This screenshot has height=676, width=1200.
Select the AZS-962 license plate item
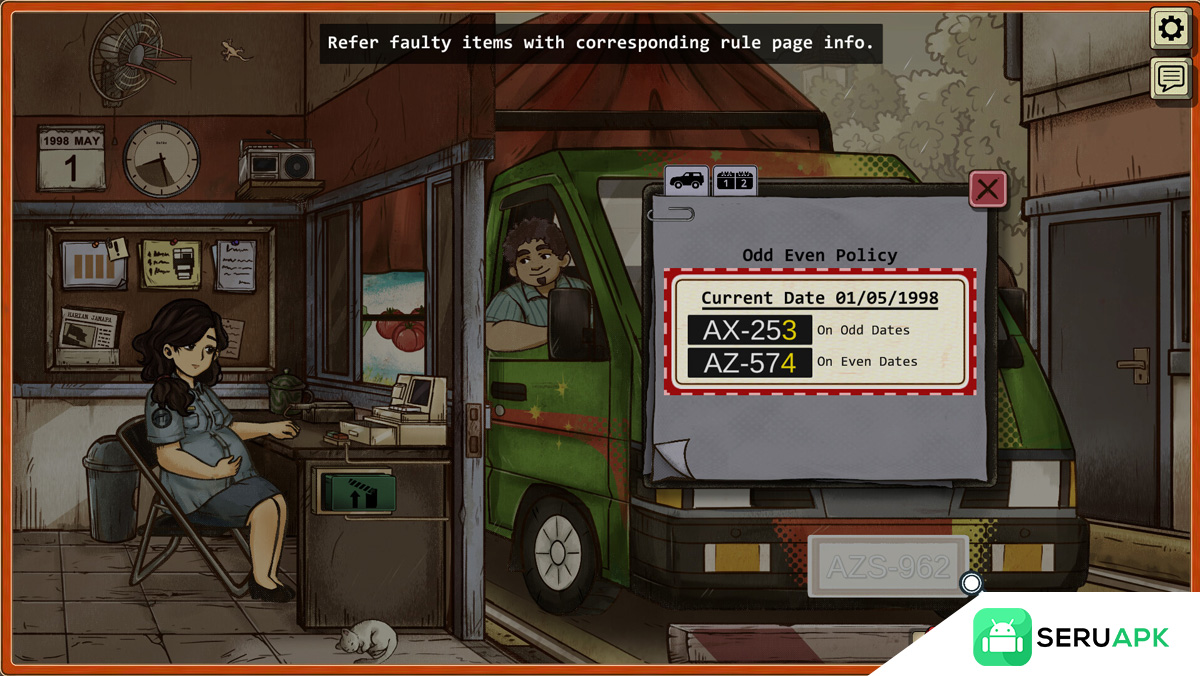point(888,567)
